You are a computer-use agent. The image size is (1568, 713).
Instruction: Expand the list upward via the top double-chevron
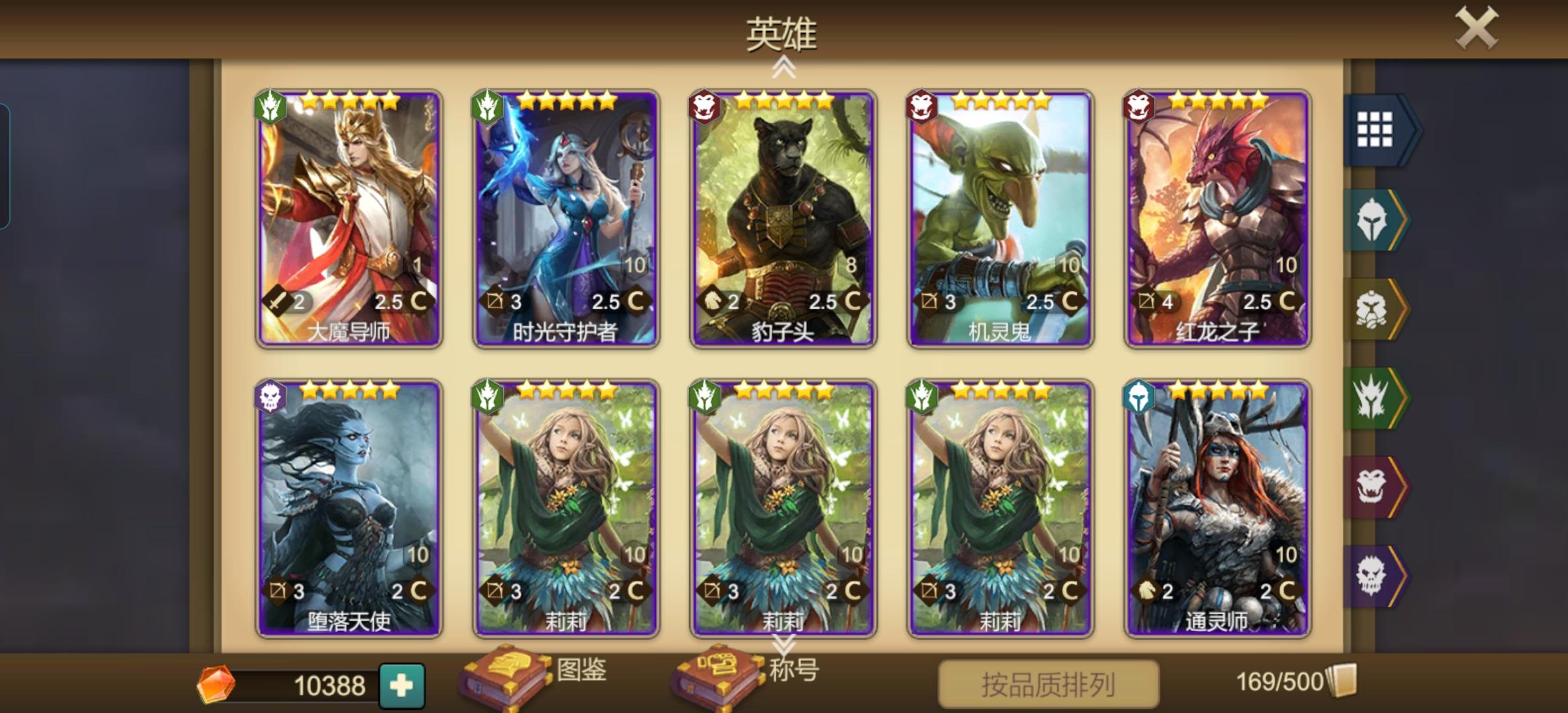(x=784, y=68)
